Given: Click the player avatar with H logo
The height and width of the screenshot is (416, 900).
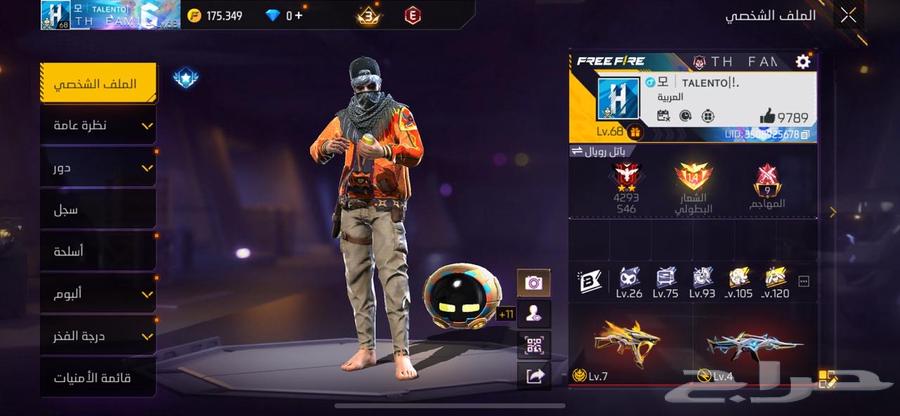Looking at the screenshot, I should click(618, 100).
